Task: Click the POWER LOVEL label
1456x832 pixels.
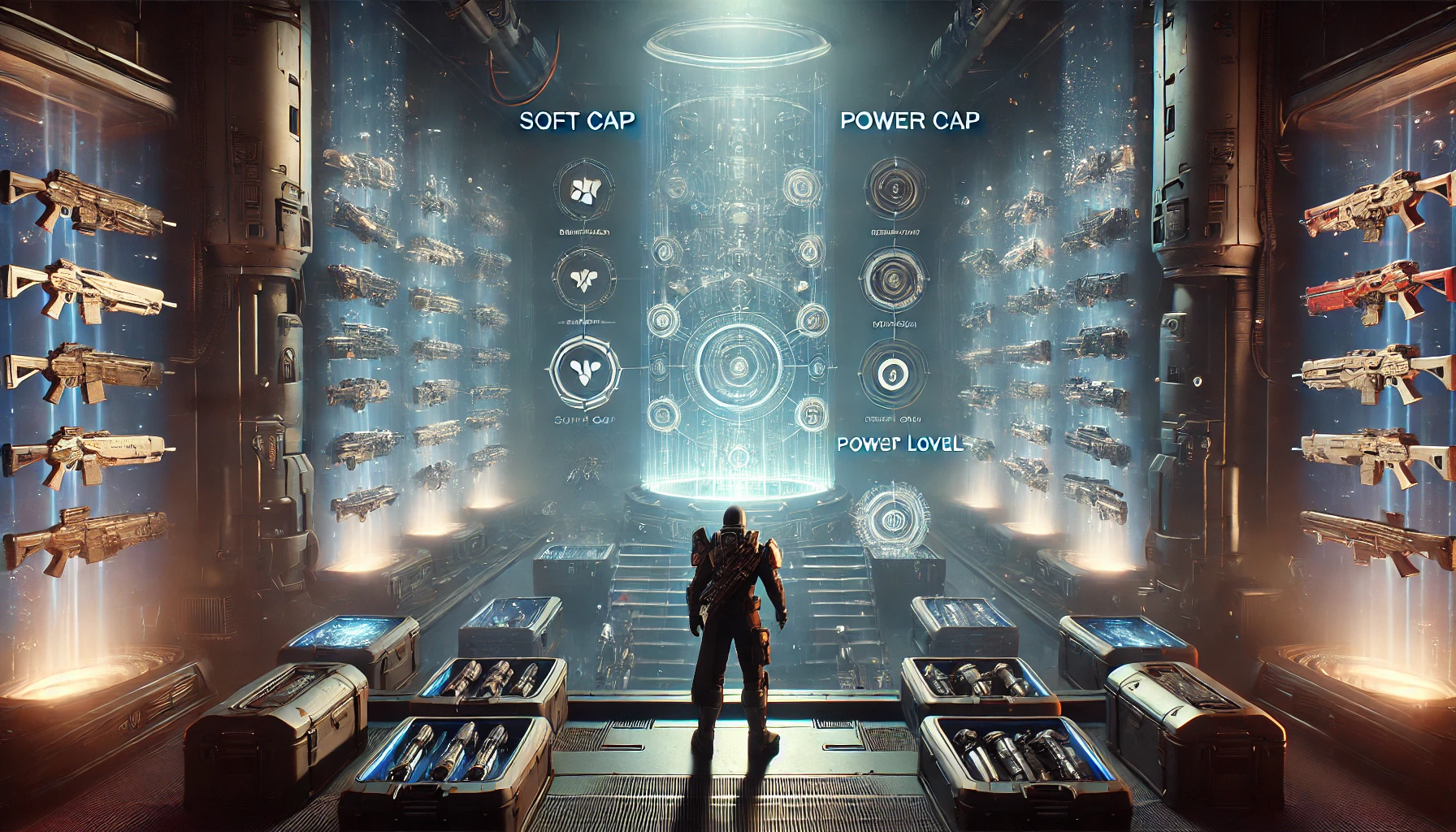Action: tap(899, 444)
